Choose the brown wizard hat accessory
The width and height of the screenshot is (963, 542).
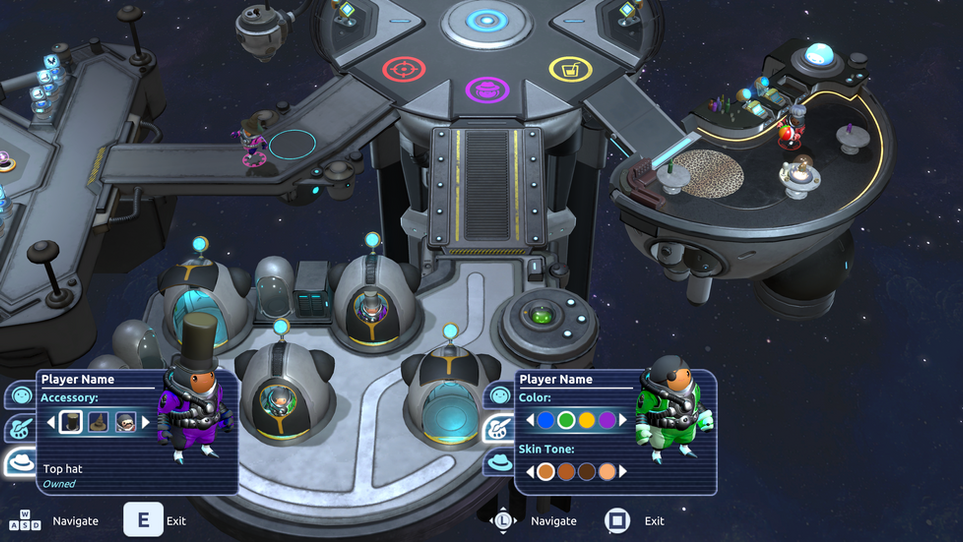(98, 422)
